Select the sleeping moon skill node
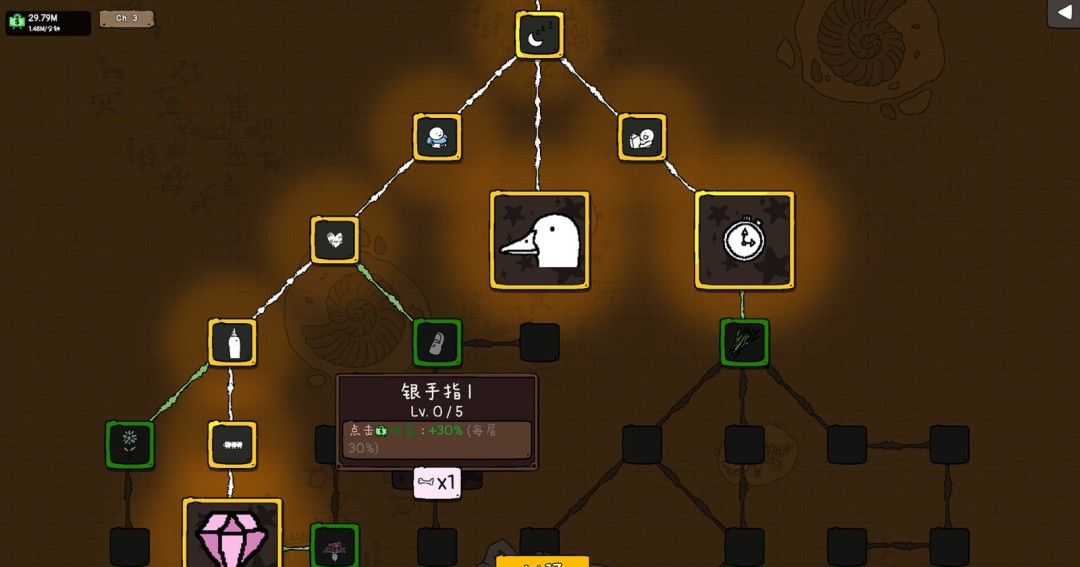This screenshot has height=567, width=1080. point(539,35)
